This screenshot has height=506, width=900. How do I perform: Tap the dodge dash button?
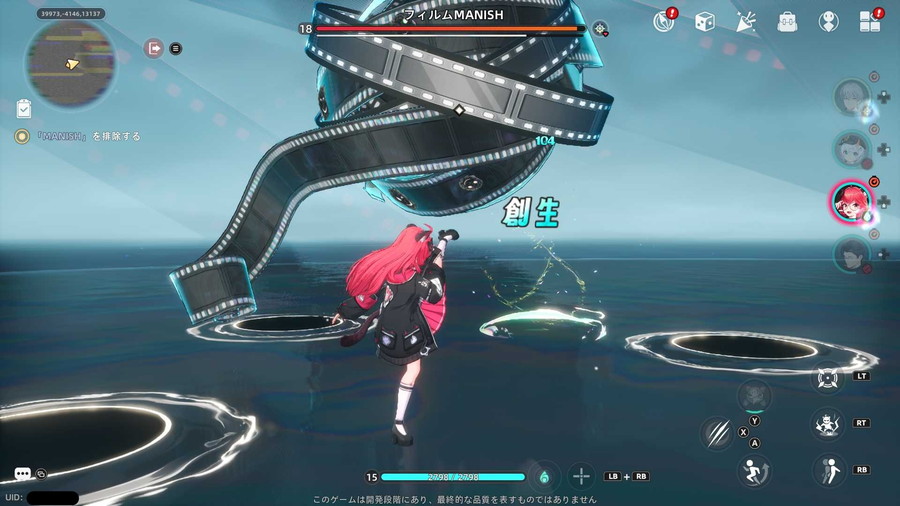(x=828, y=469)
